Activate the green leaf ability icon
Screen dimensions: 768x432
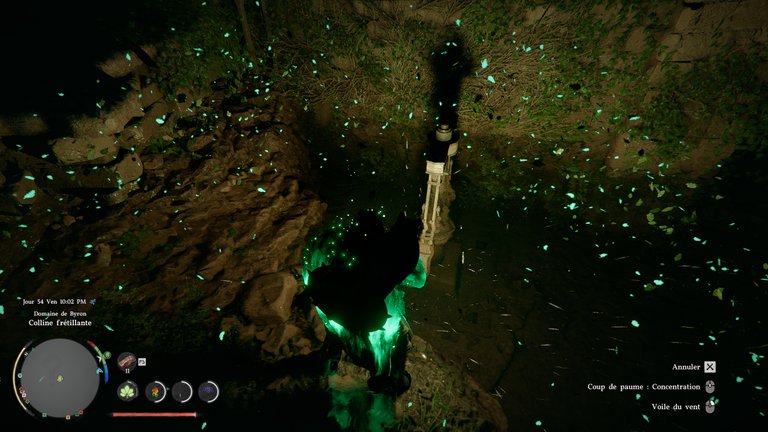tap(128, 391)
